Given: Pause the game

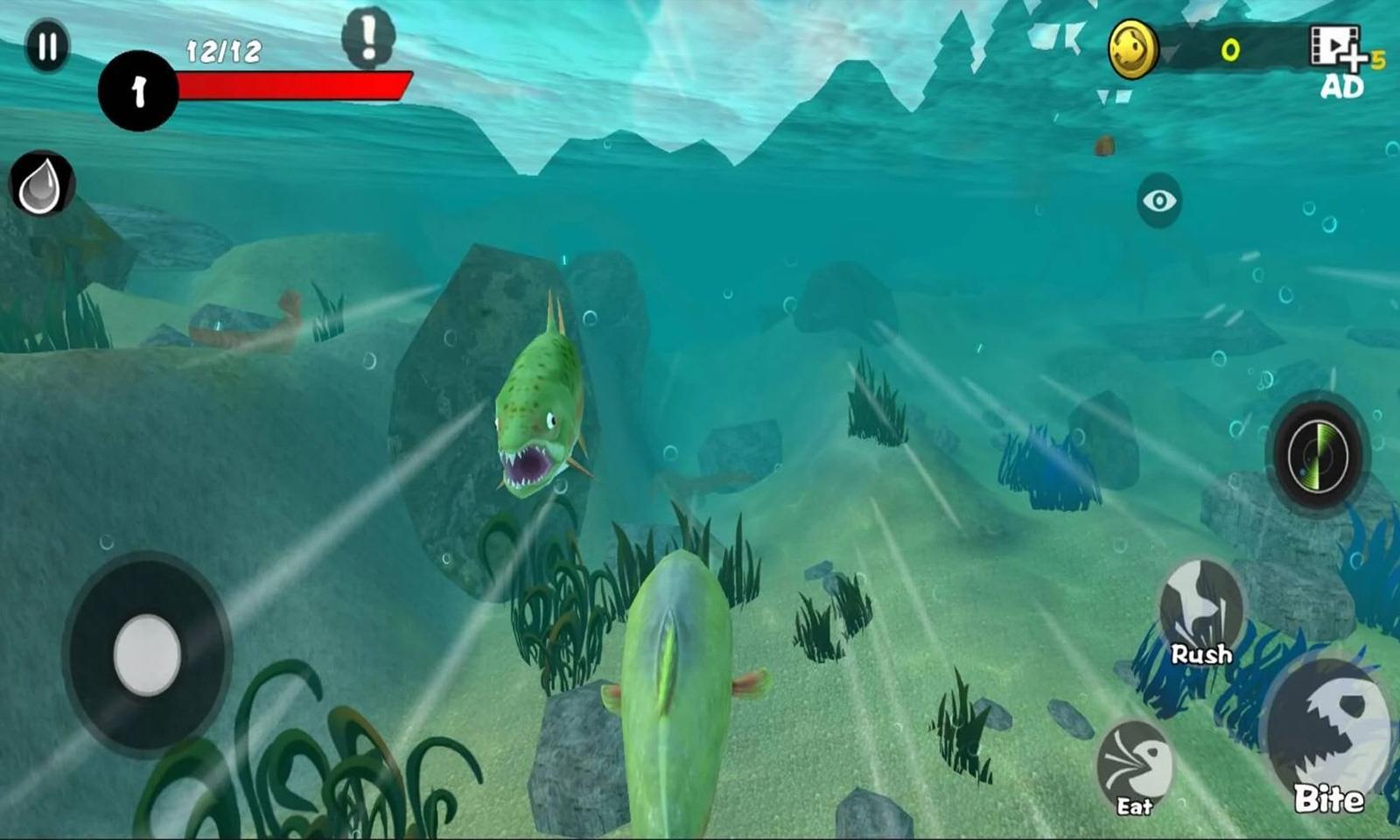Looking at the screenshot, I should pyautogui.click(x=47, y=46).
